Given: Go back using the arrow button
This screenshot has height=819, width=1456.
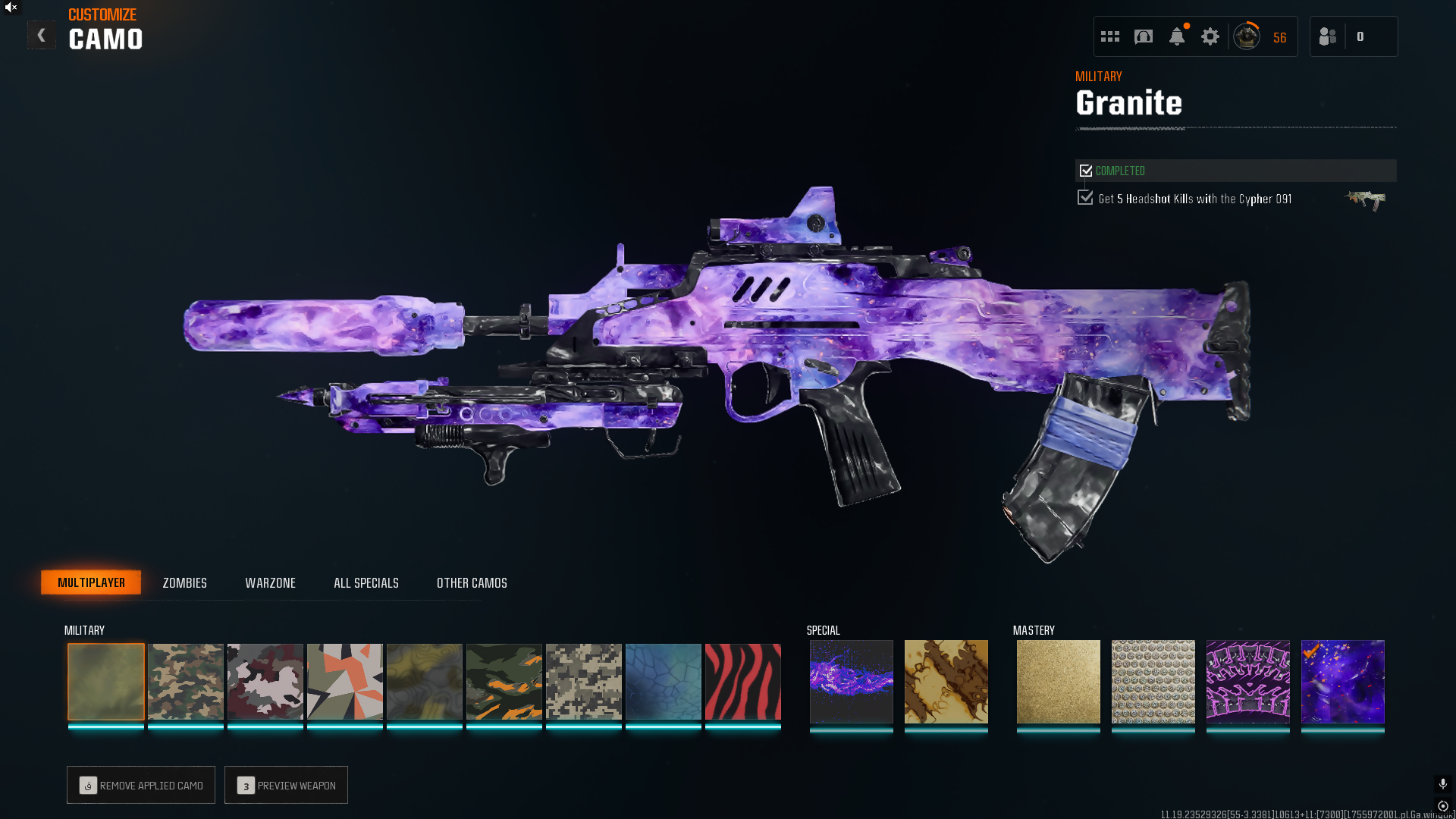Looking at the screenshot, I should pyautogui.click(x=42, y=36).
